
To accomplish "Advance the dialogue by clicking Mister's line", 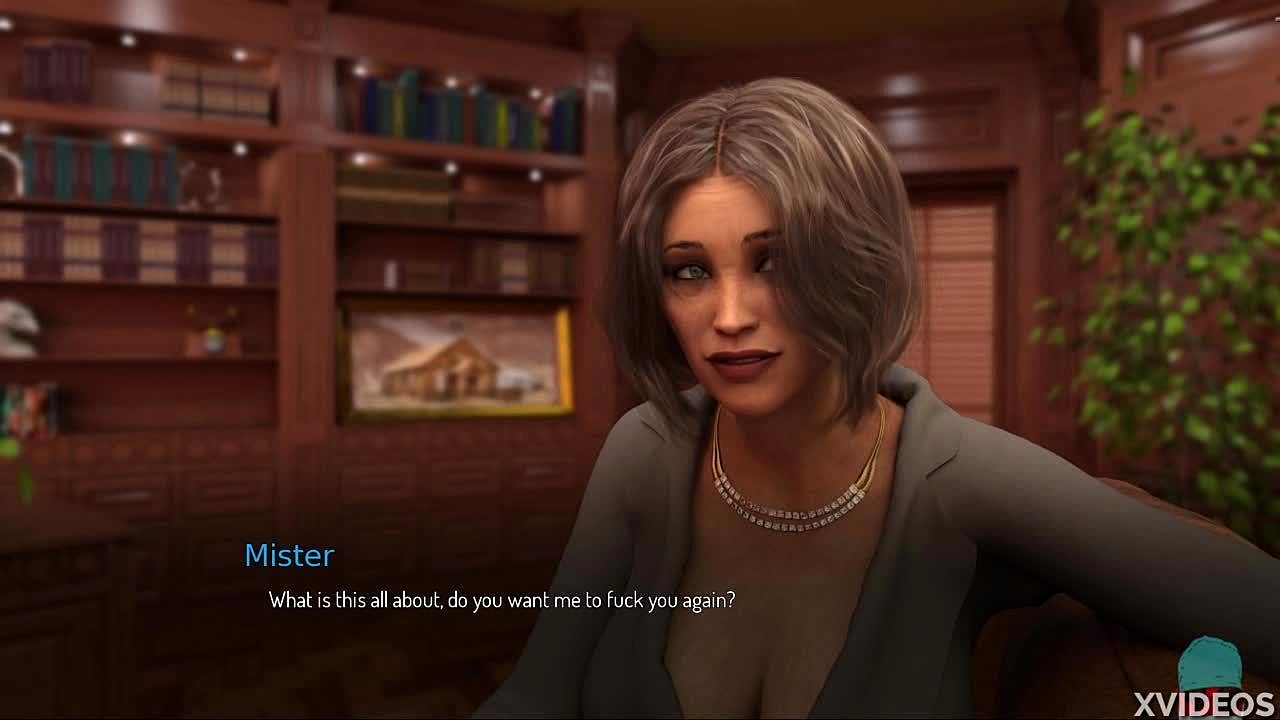I will [x=502, y=600].
